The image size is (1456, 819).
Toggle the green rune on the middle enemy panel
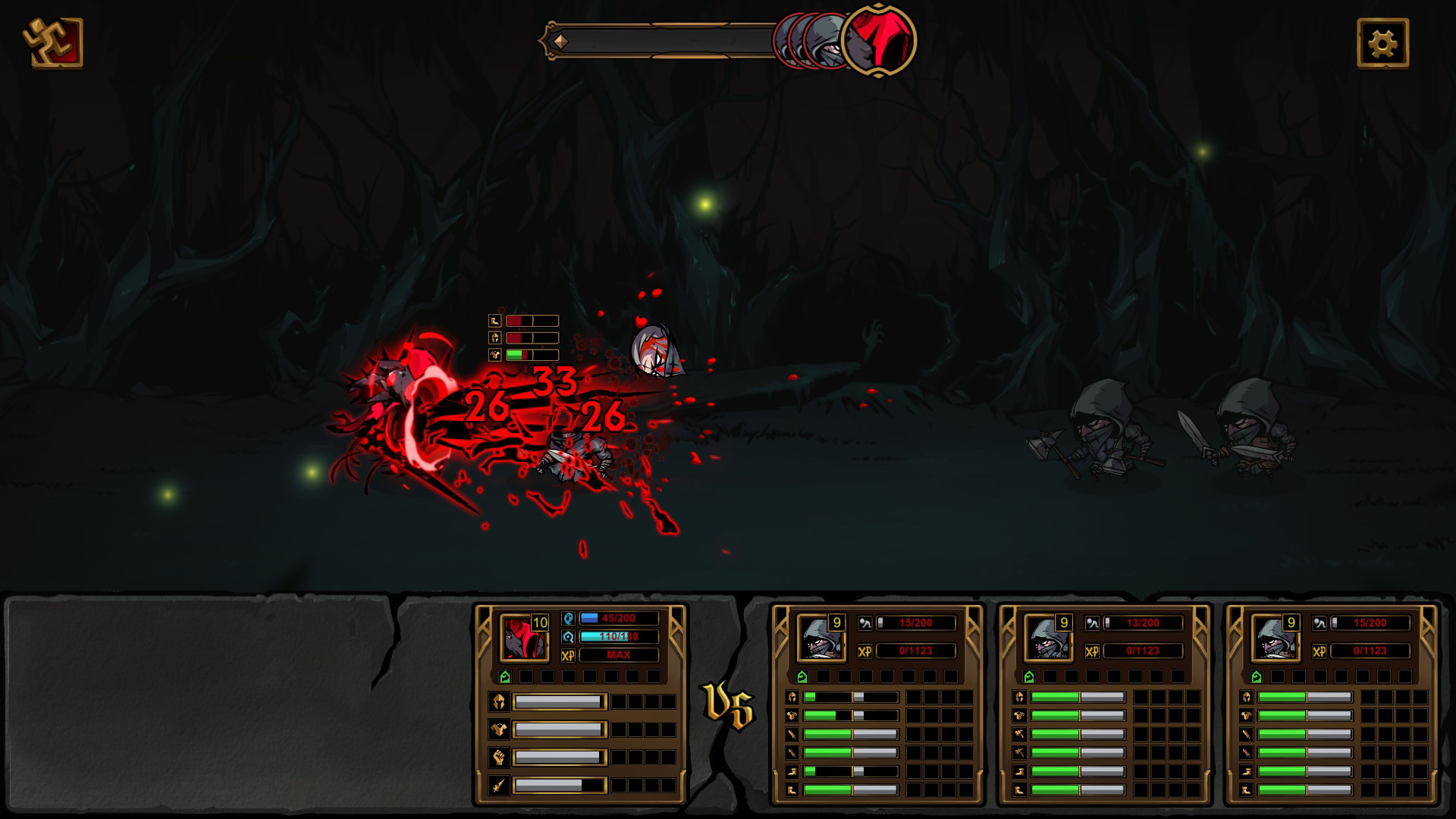coord(1029,676)
